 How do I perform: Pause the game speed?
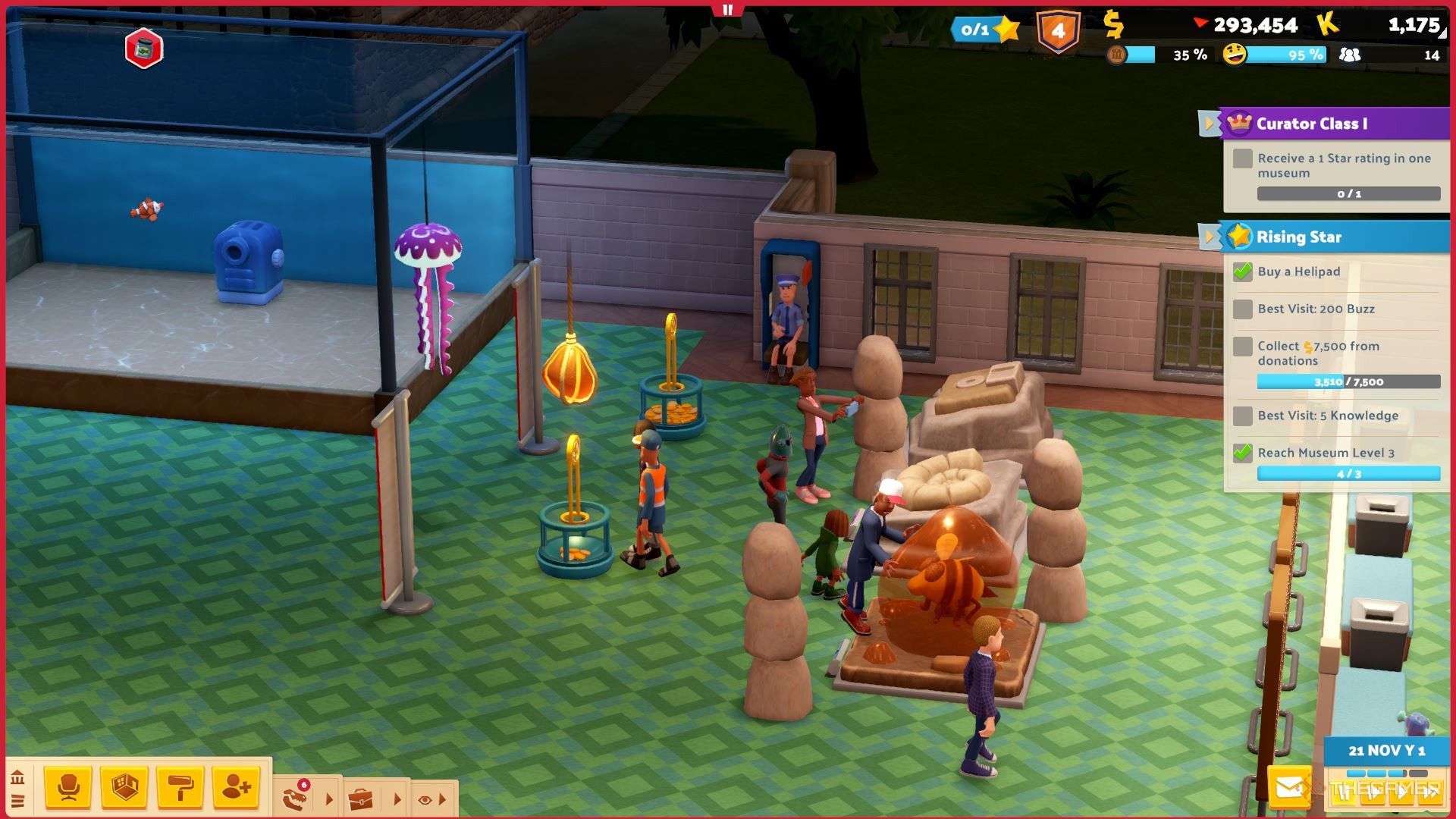click(1344, 793)
